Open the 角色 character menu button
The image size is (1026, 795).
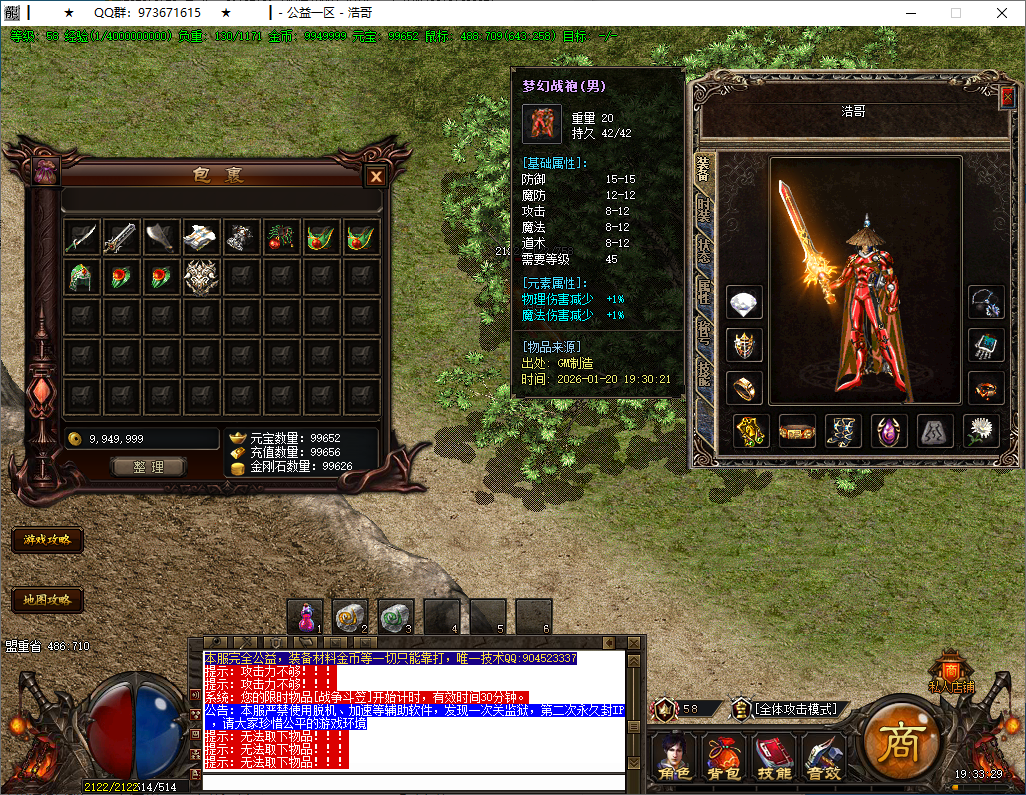tap(672, 757)
